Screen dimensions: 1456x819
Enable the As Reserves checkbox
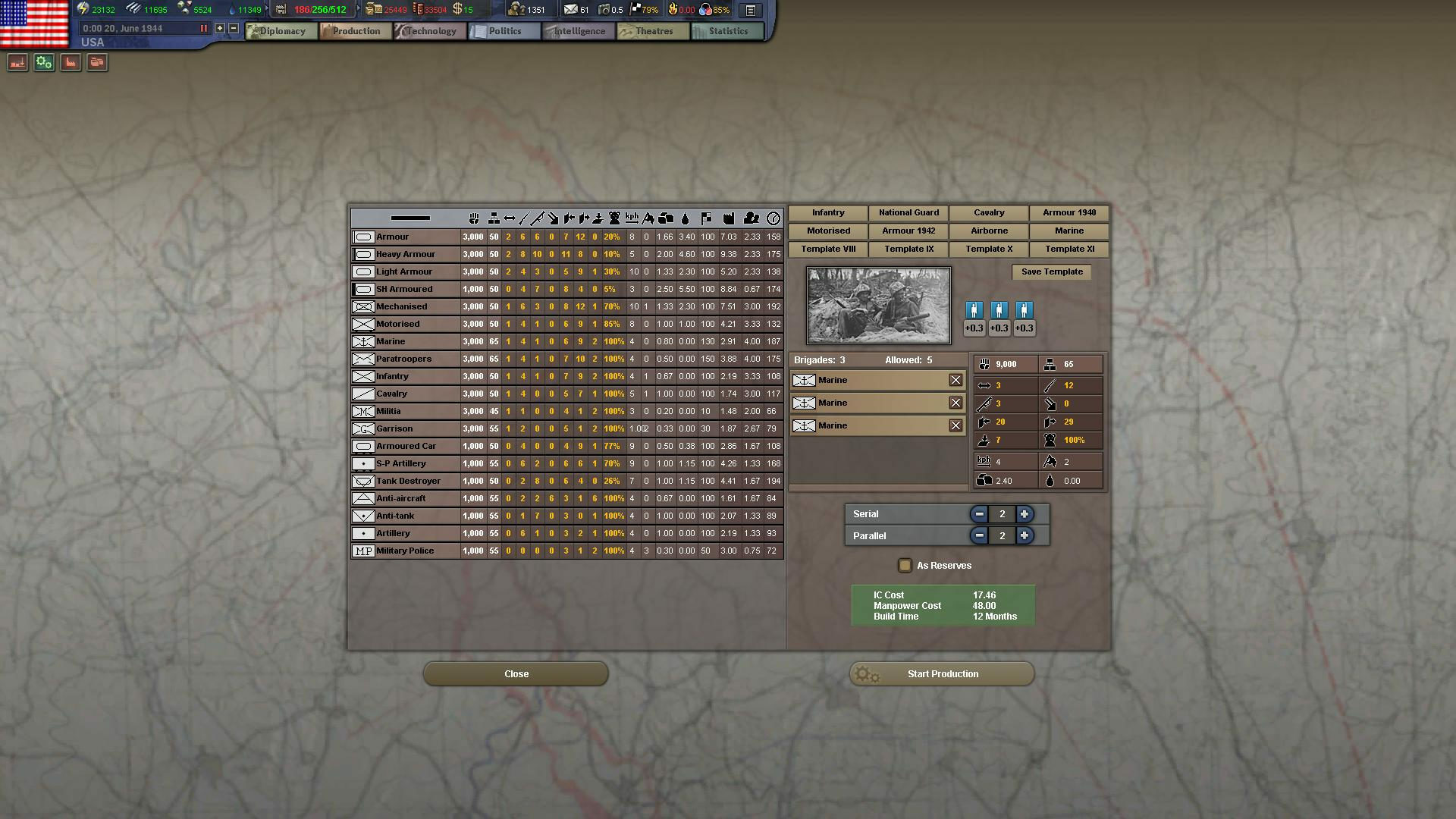(905, 565)
